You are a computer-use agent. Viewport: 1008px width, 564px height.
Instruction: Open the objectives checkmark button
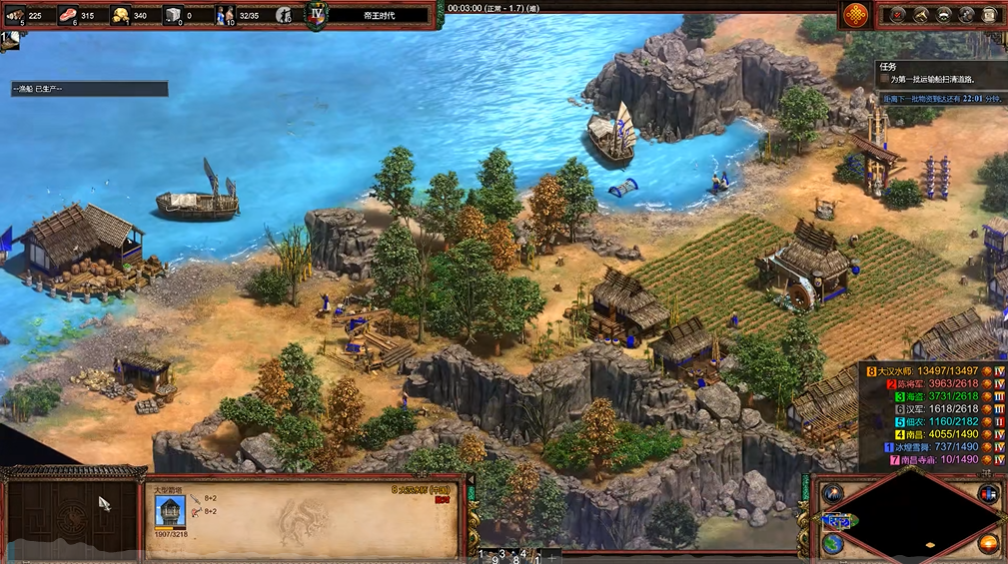click(x=897, y=15)
